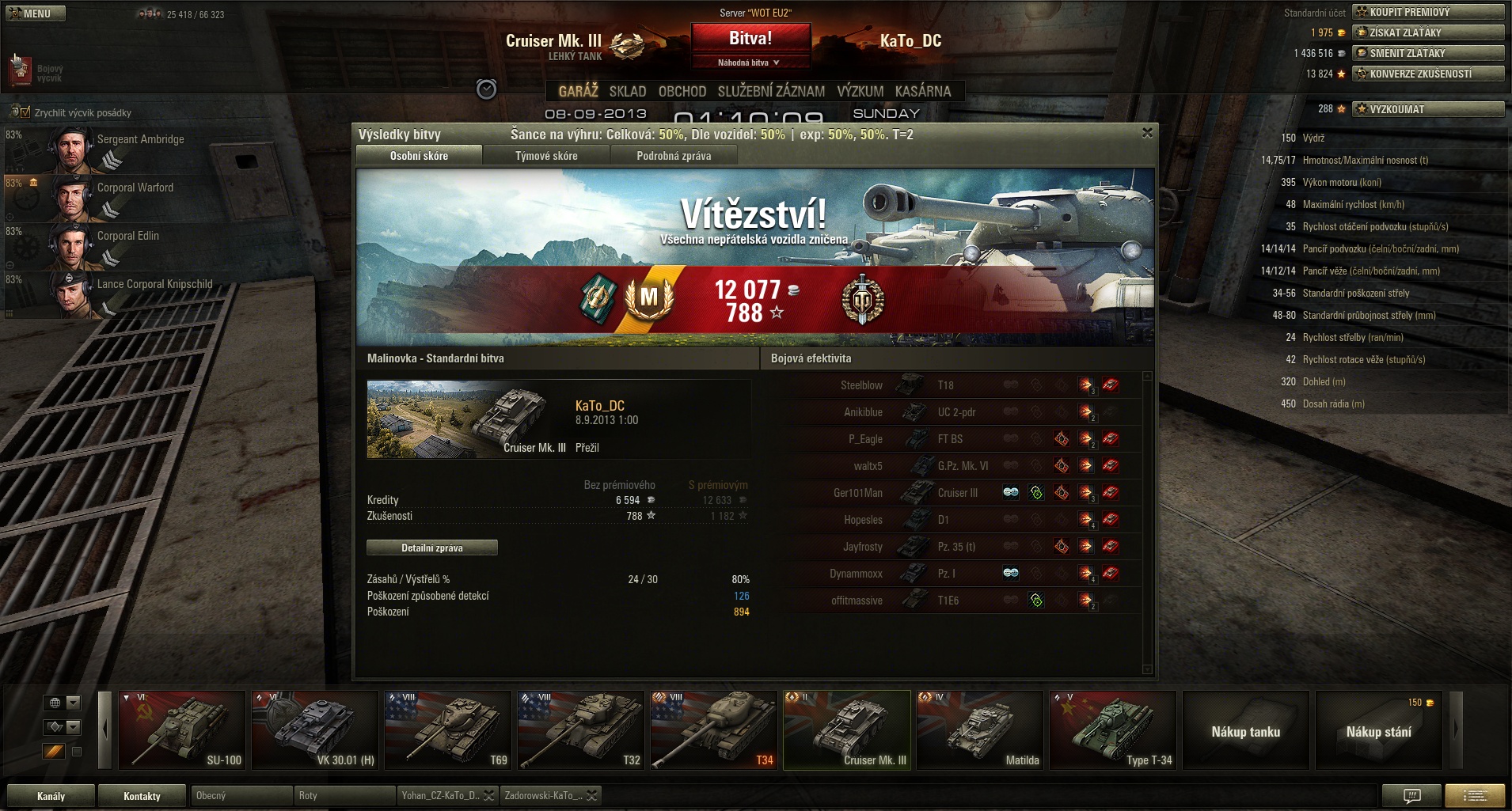Open the Náhodná bitva battle type dropdown
The height and width of the screenshot is (811, 1512).
click(750, 63)
